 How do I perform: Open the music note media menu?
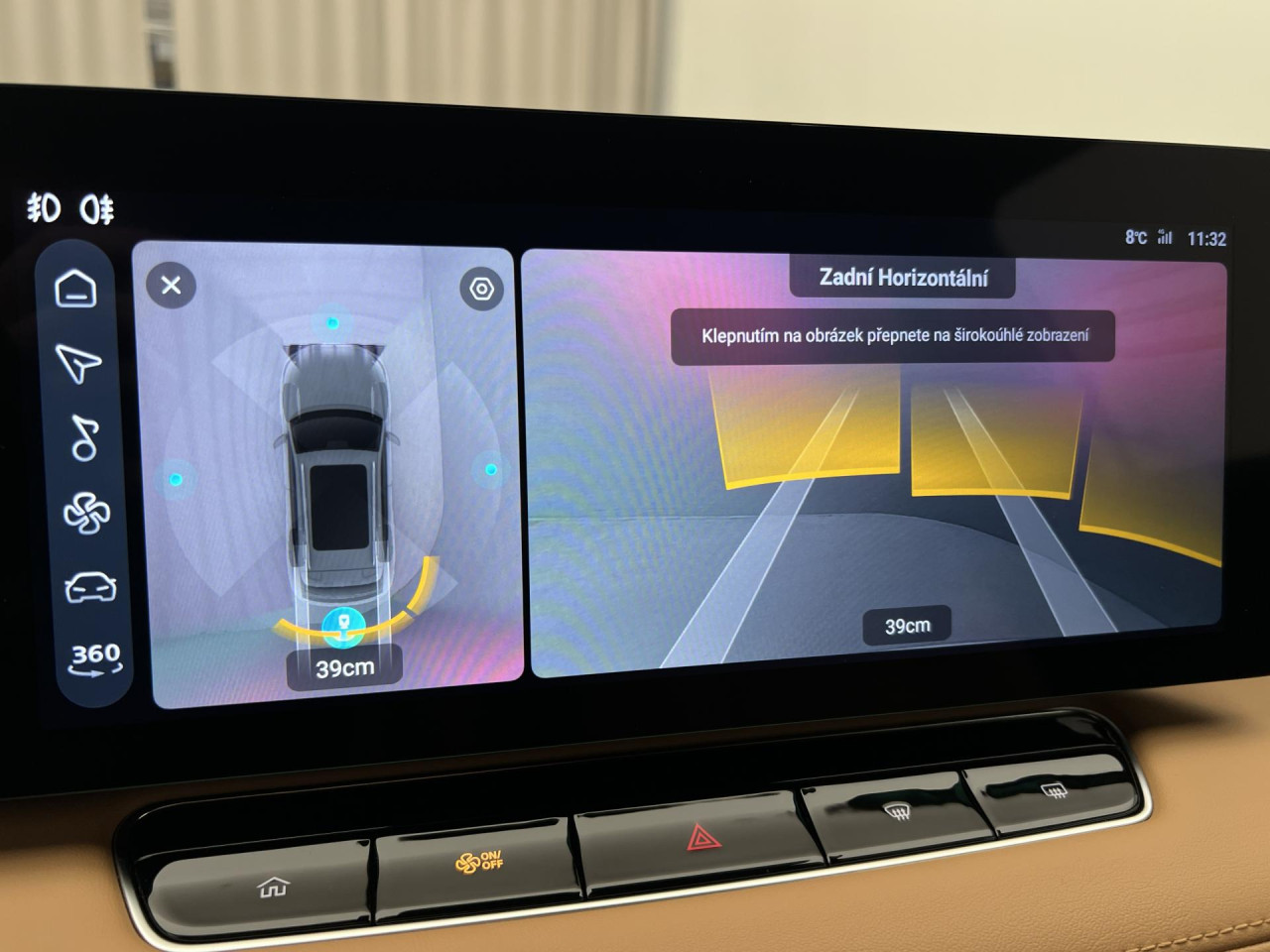pos(84,438)
